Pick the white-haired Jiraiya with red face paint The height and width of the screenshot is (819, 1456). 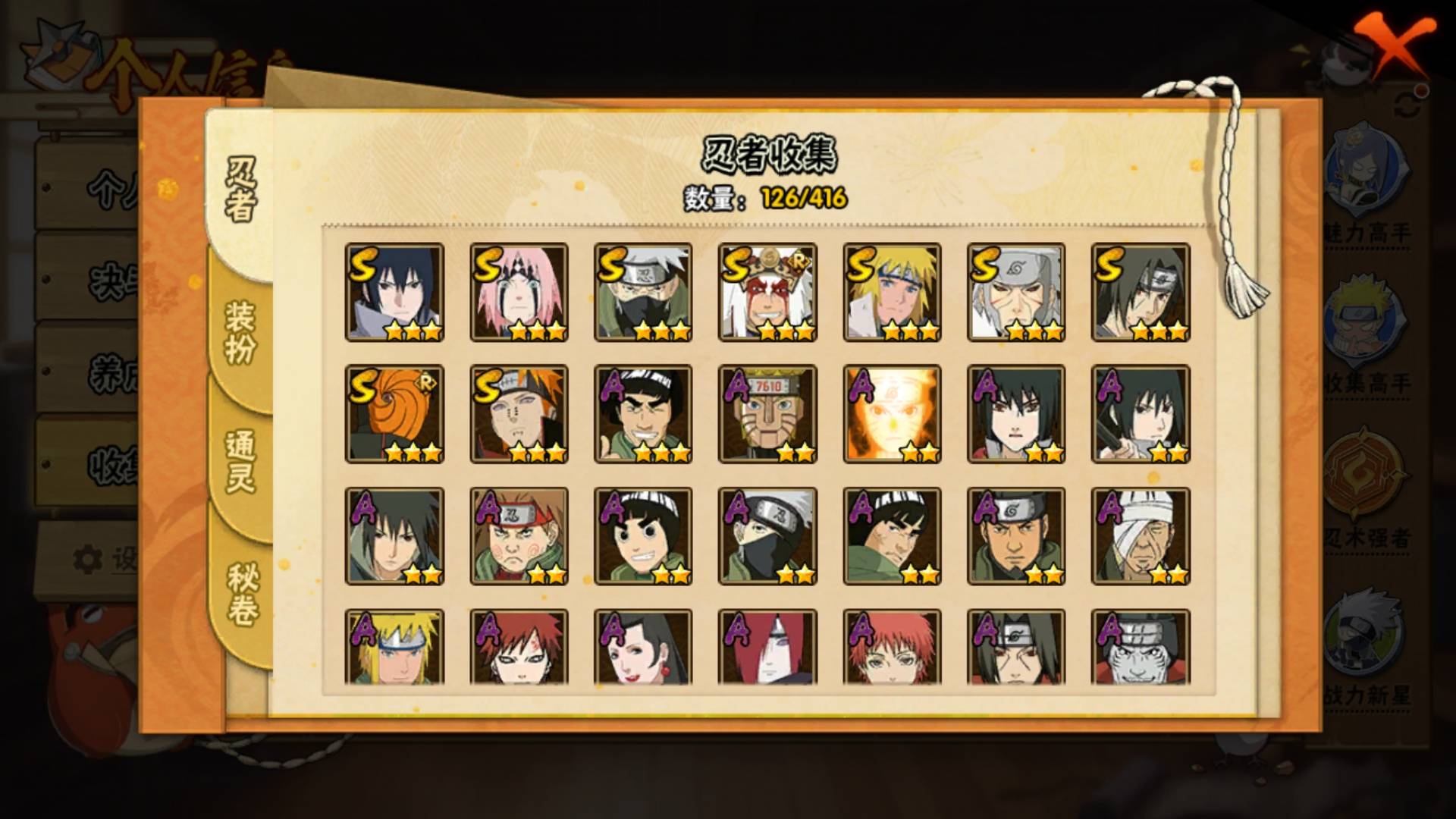(x=767, y=293)
